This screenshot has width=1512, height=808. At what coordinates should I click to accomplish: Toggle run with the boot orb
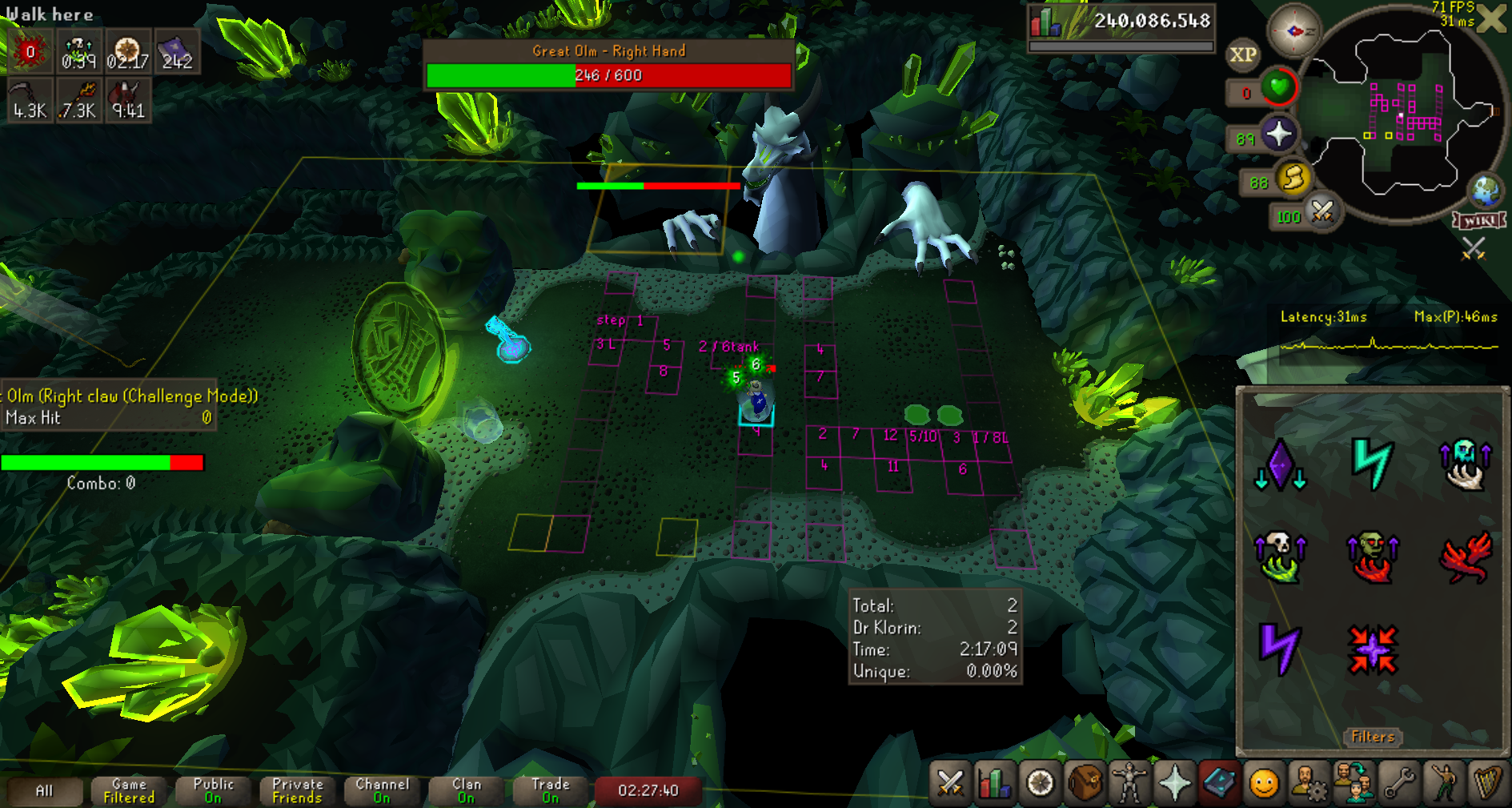1293,178
